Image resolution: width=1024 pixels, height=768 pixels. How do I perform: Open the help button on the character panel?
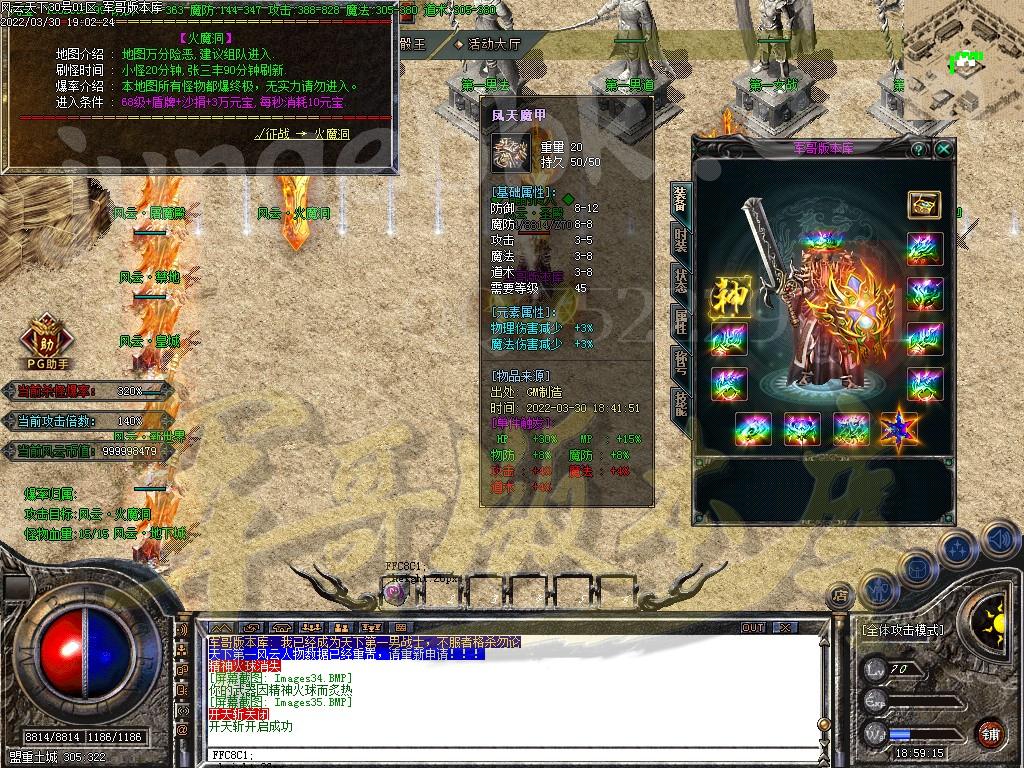point(919,149)
